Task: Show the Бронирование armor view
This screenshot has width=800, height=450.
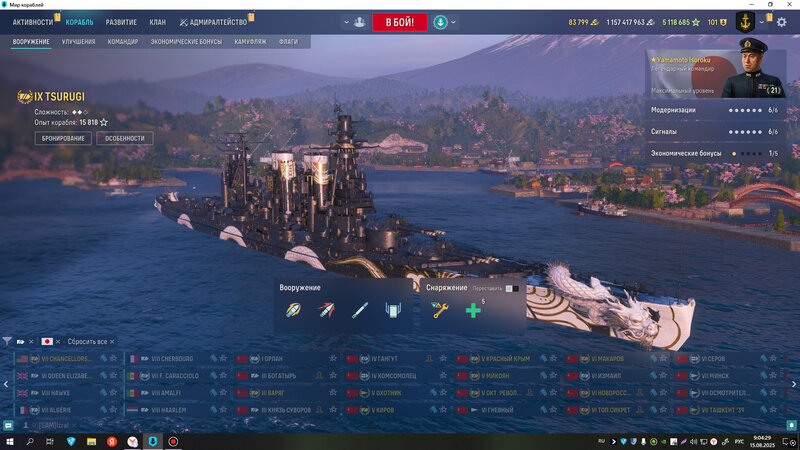Action: [x=62, y=138]
